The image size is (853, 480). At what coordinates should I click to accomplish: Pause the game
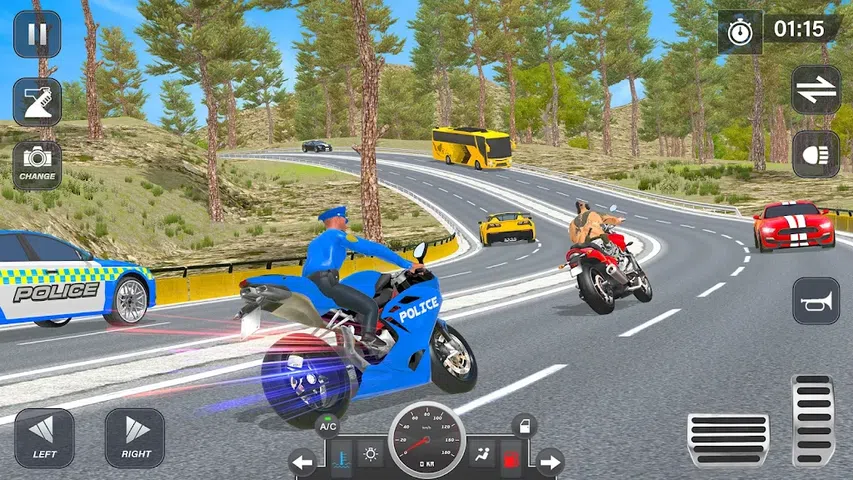pyautogui.click(x=37, y=34)
